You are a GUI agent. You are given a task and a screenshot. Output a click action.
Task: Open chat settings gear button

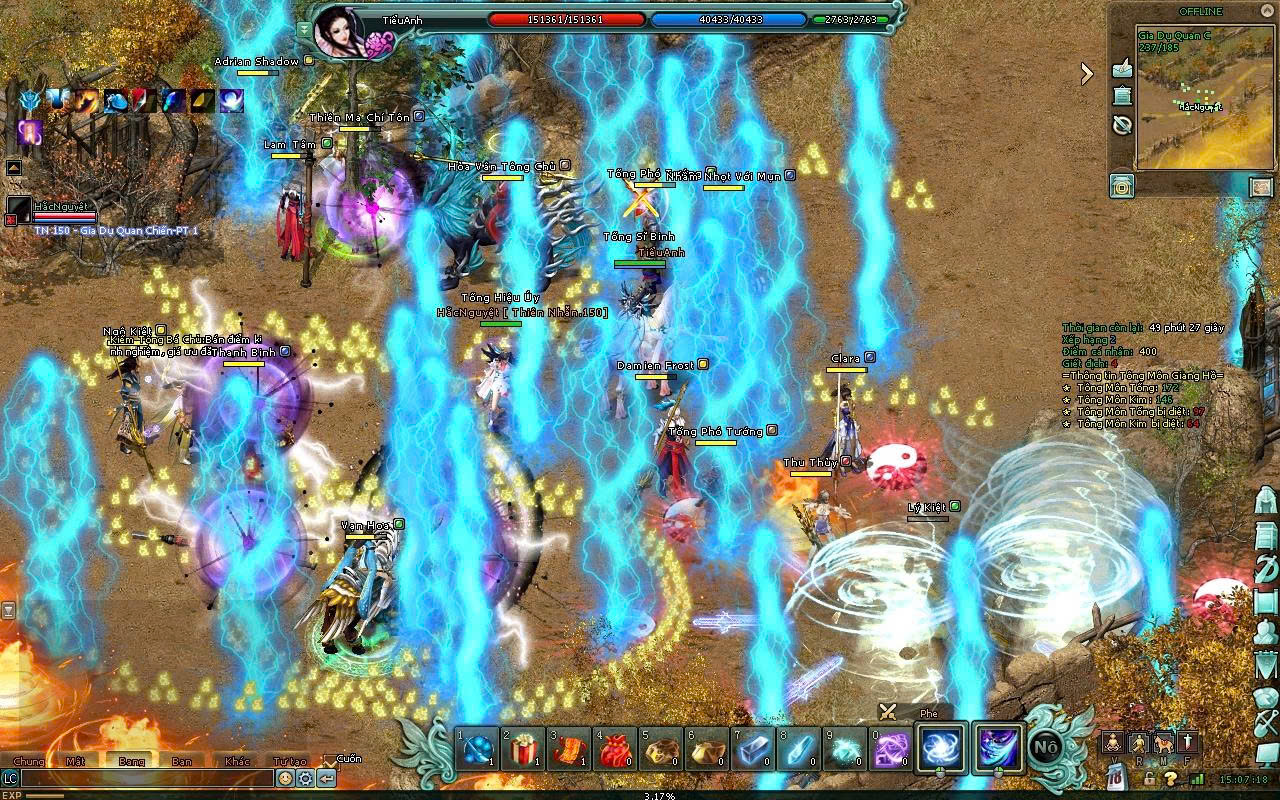click(x=306, y=778)
